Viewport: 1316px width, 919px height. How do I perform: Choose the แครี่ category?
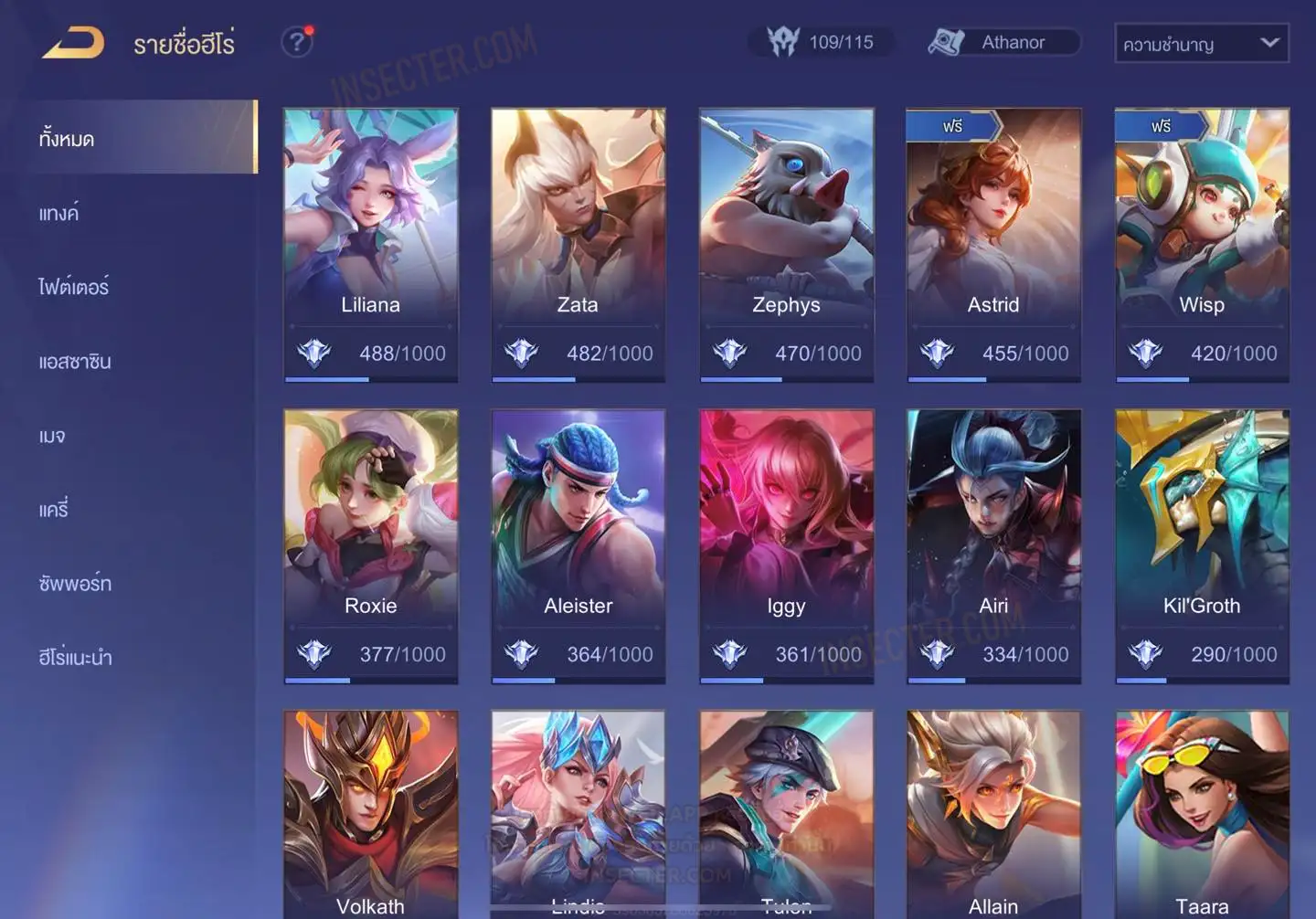pyautogui.click(x=54, y=510)
